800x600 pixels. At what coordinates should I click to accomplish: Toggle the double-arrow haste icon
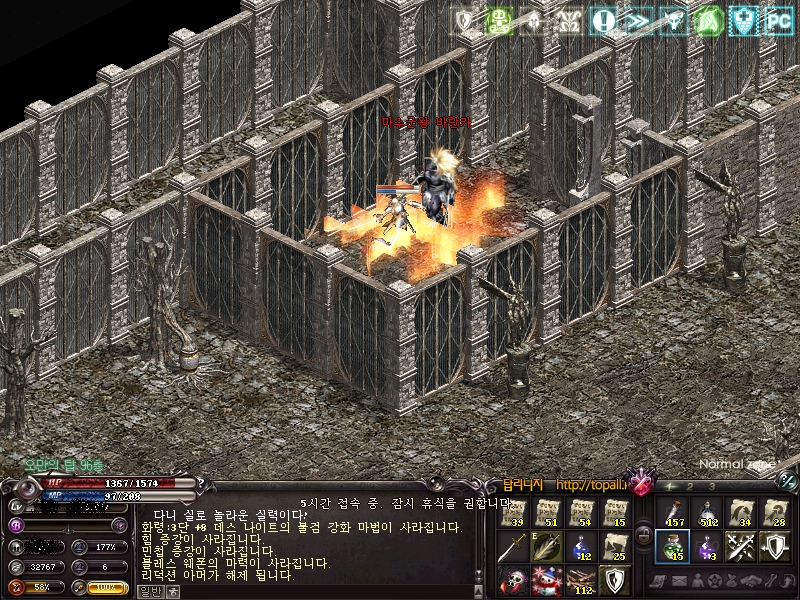point(637,19)
